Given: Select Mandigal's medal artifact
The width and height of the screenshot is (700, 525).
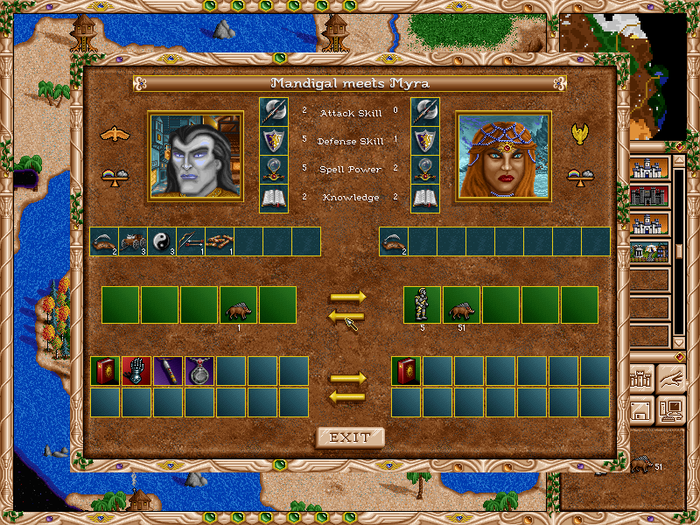Looking at the screenshot, I should coord(199,371).
